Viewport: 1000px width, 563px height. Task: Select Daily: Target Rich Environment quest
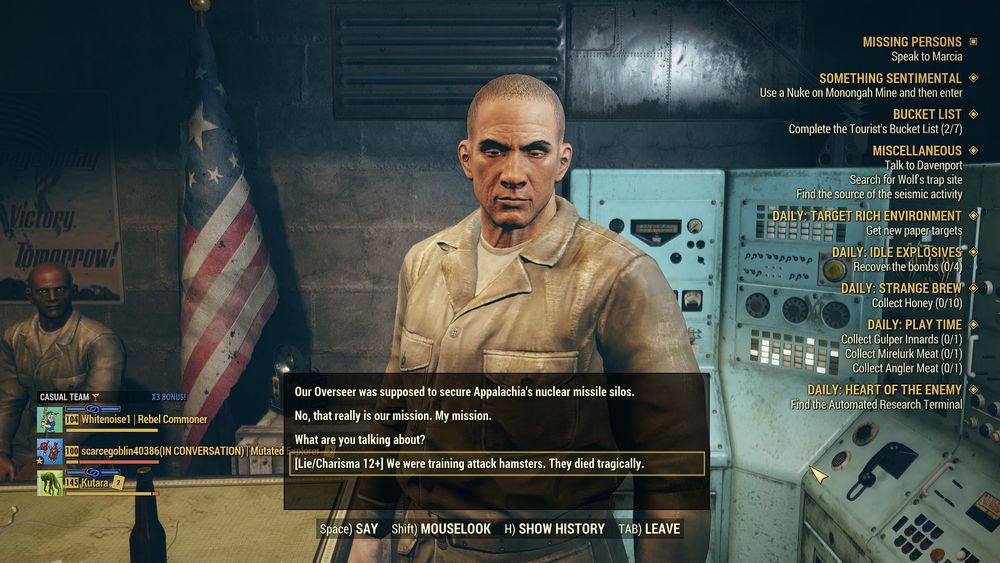pos(866,216)
